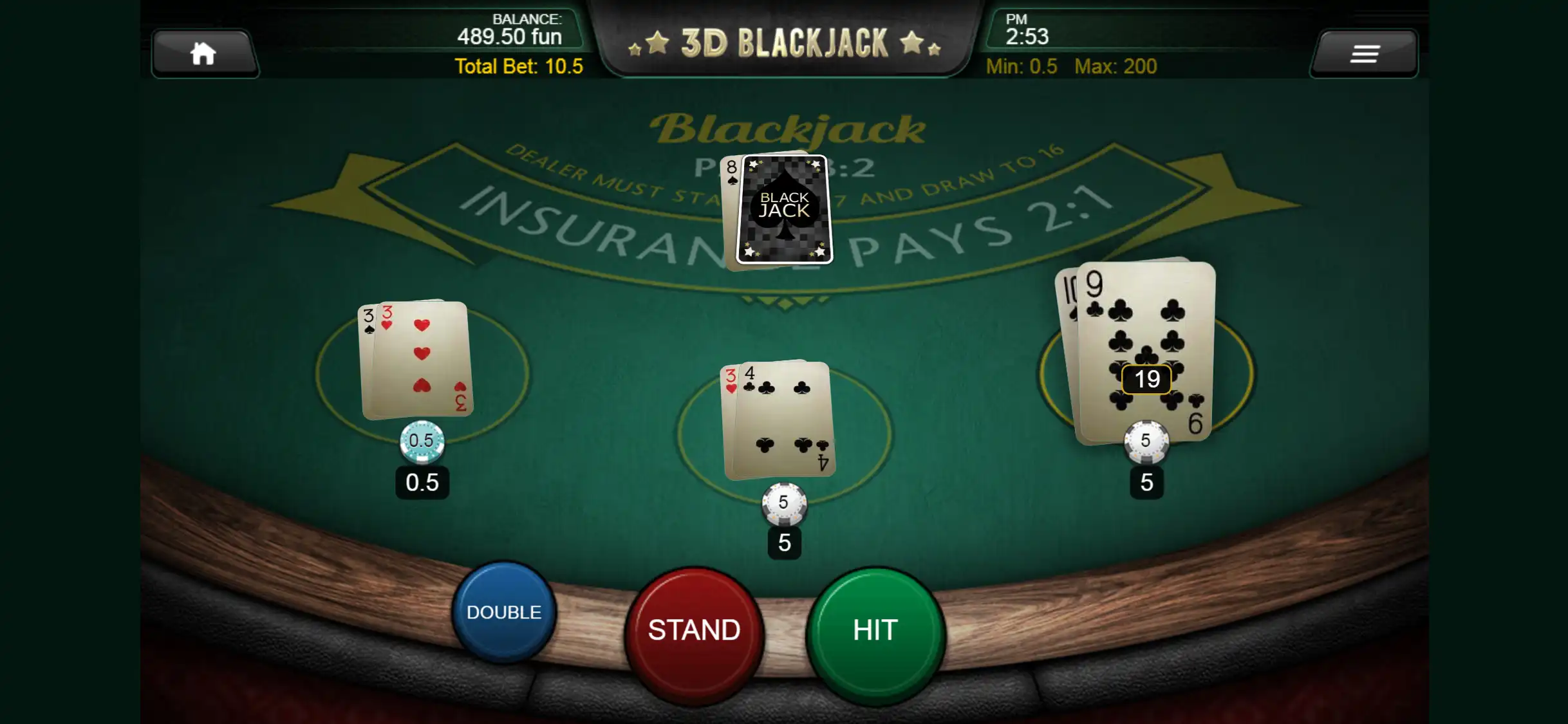Go to the home screen
This screenshot has width=1568, height=724.
pyautogui.click(x=203, y=54)
